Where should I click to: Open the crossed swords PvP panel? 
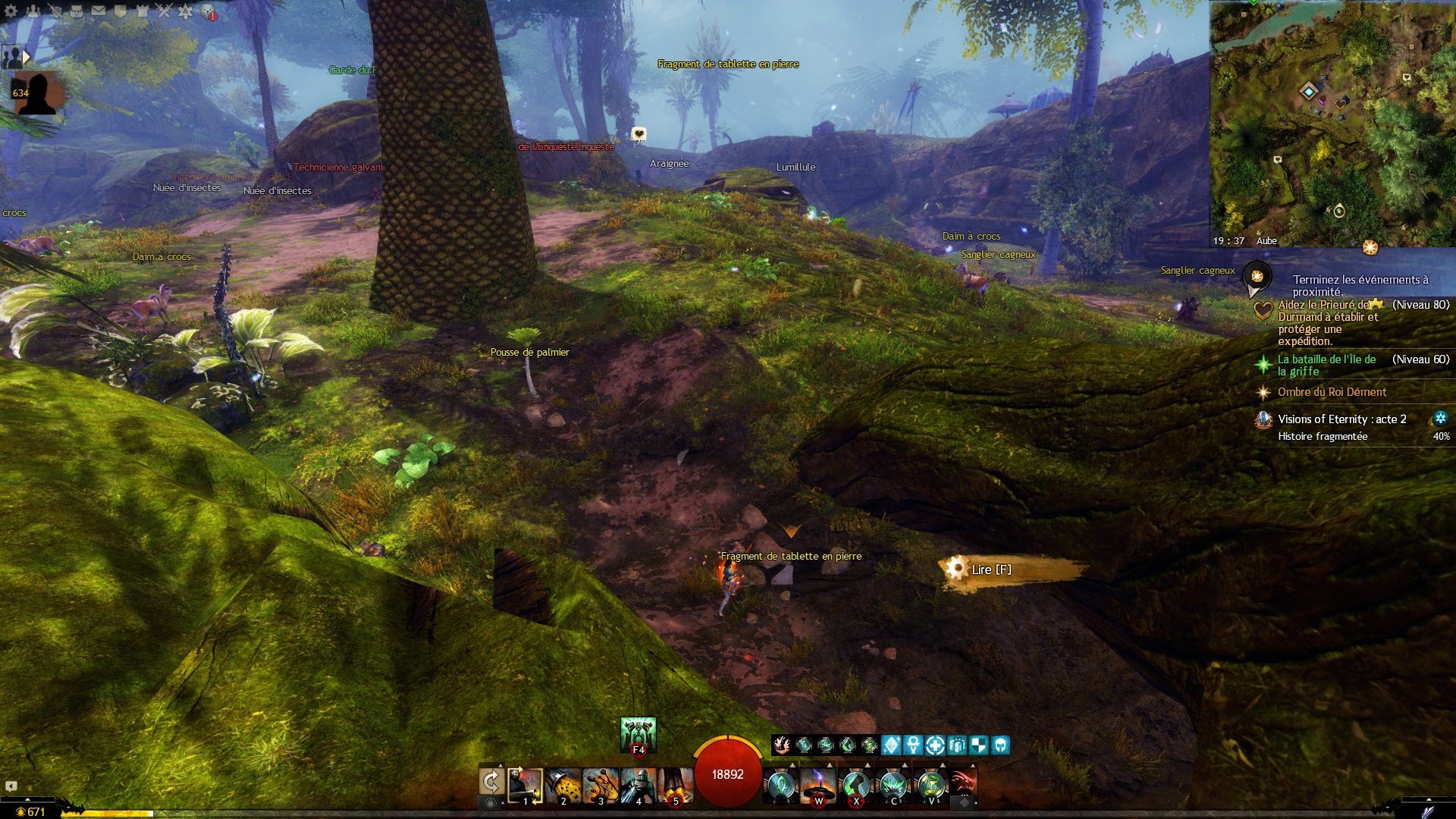tap(164, 11)
